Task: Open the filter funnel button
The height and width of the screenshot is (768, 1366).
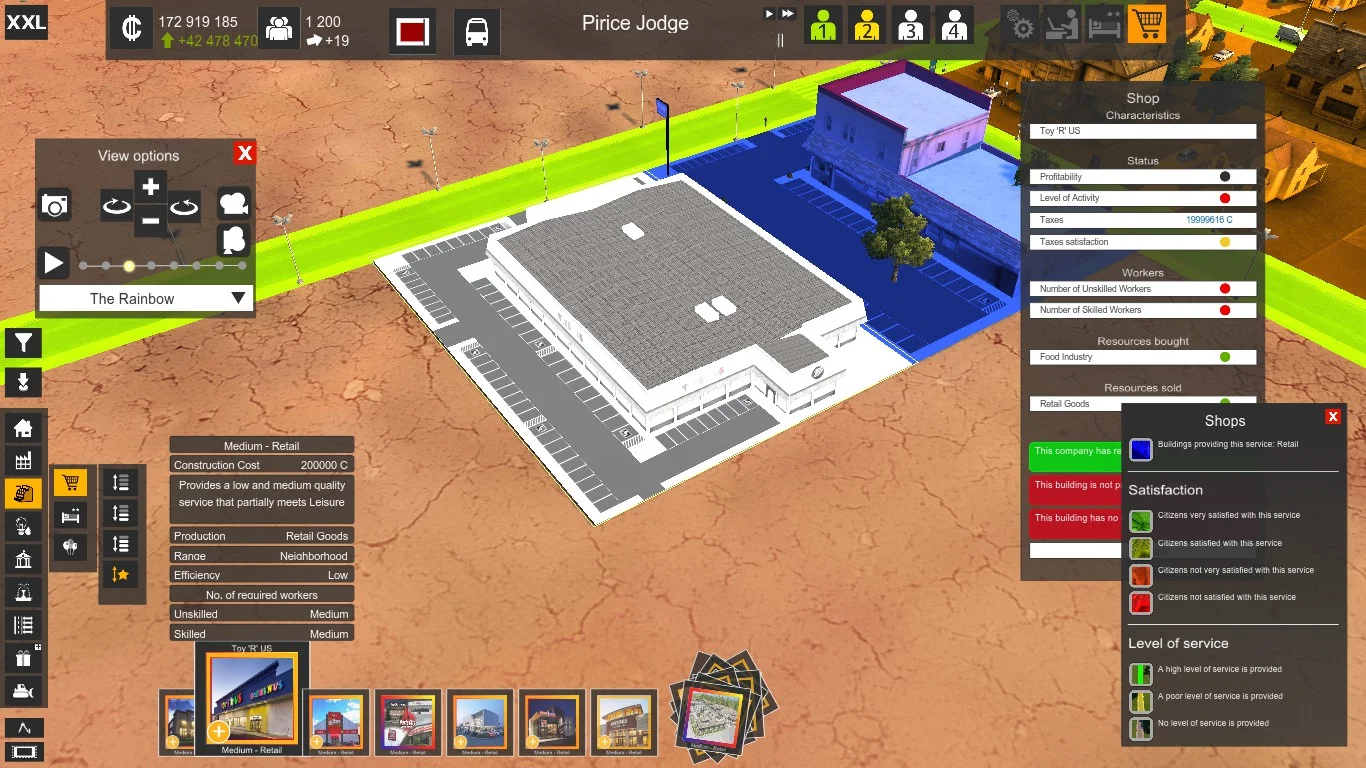Action: pyautogui.click(x=23, y=343)
